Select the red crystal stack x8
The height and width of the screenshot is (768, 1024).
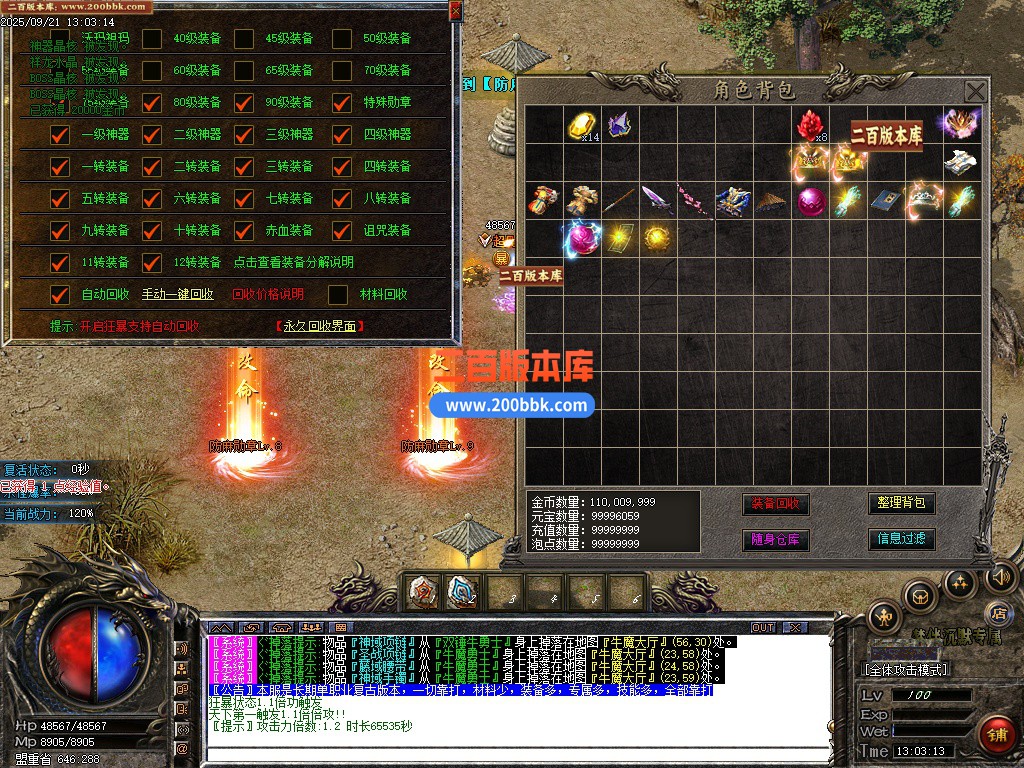click(x=809, y=126)
